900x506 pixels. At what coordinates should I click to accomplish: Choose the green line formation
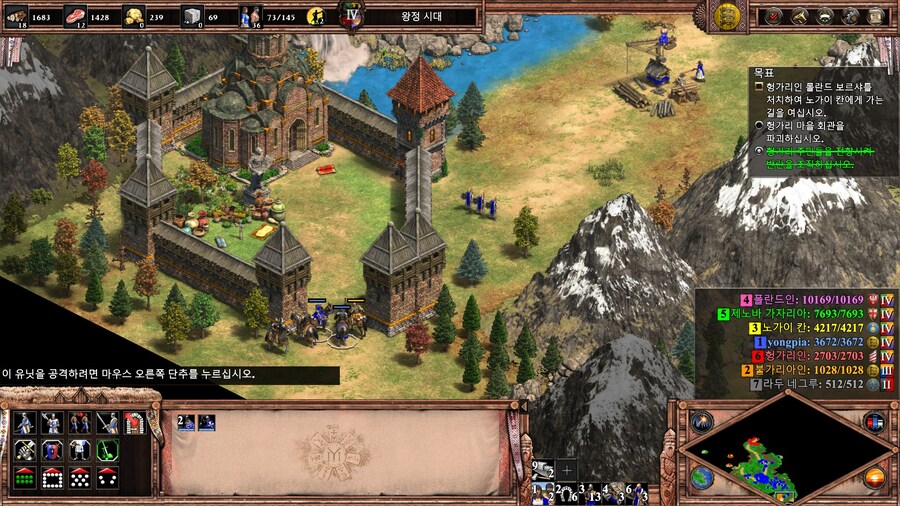click(x=26, y=477)
